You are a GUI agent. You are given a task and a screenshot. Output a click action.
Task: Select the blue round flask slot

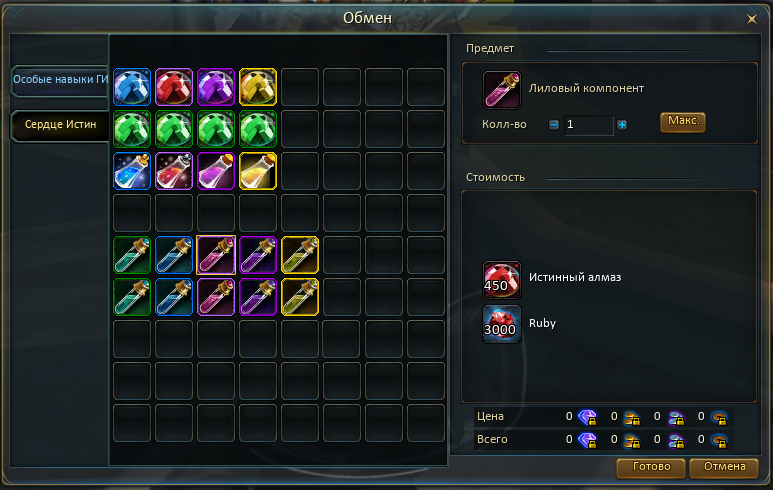point(132,171)
